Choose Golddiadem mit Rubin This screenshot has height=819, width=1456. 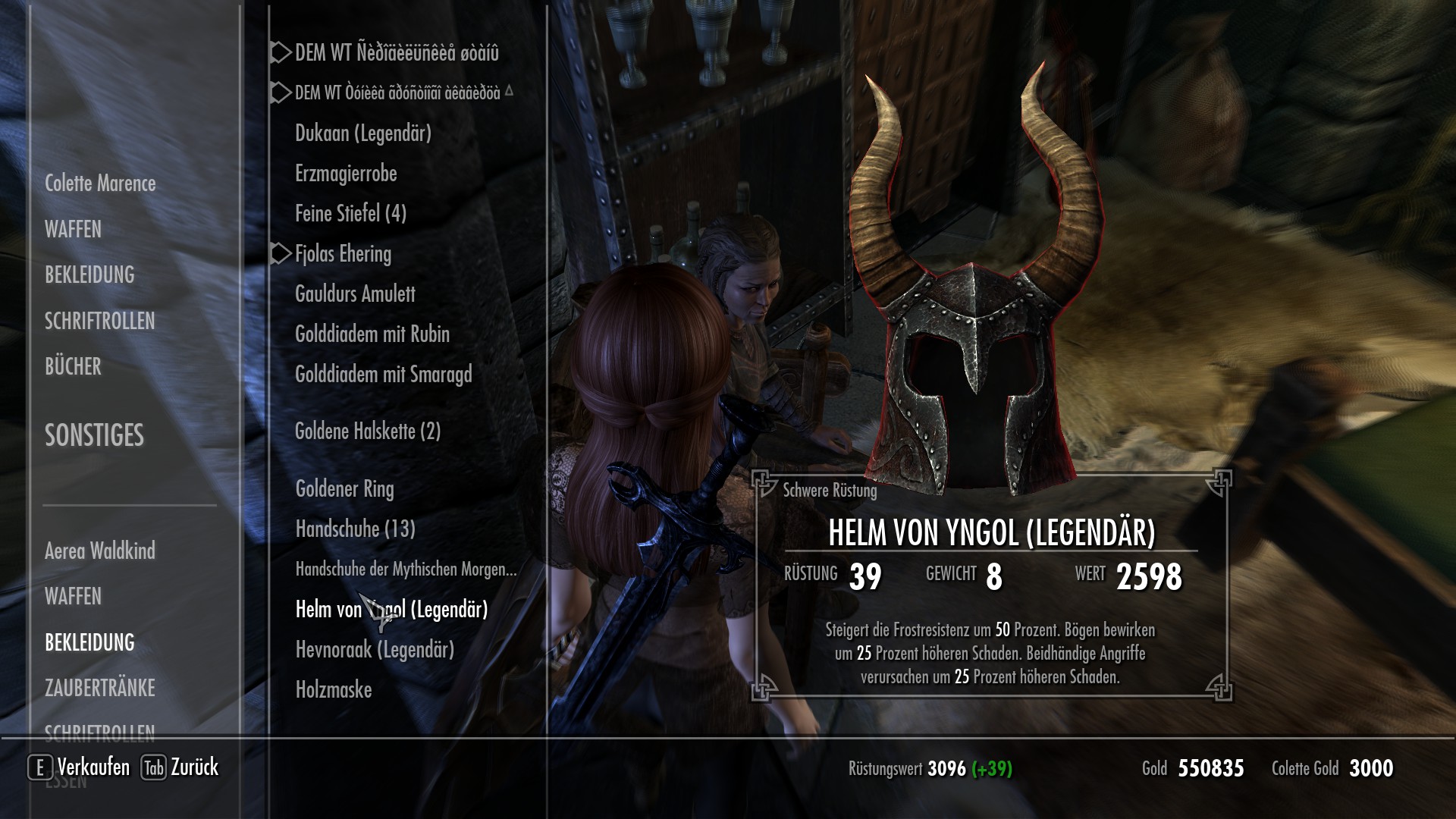pyautogui.click(x=372, y=334)
